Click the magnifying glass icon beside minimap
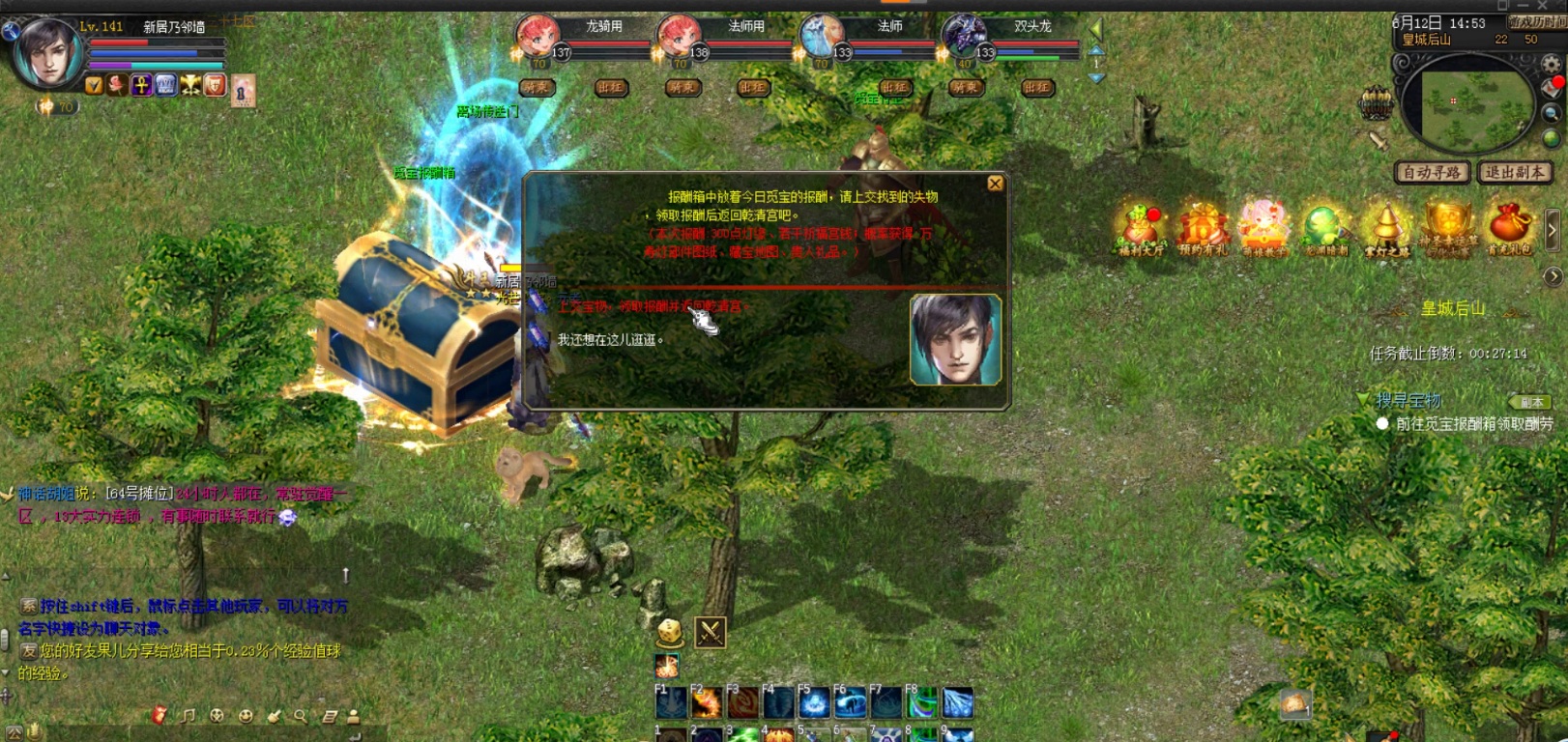1568x742 pixels. tap(1552, 113)
